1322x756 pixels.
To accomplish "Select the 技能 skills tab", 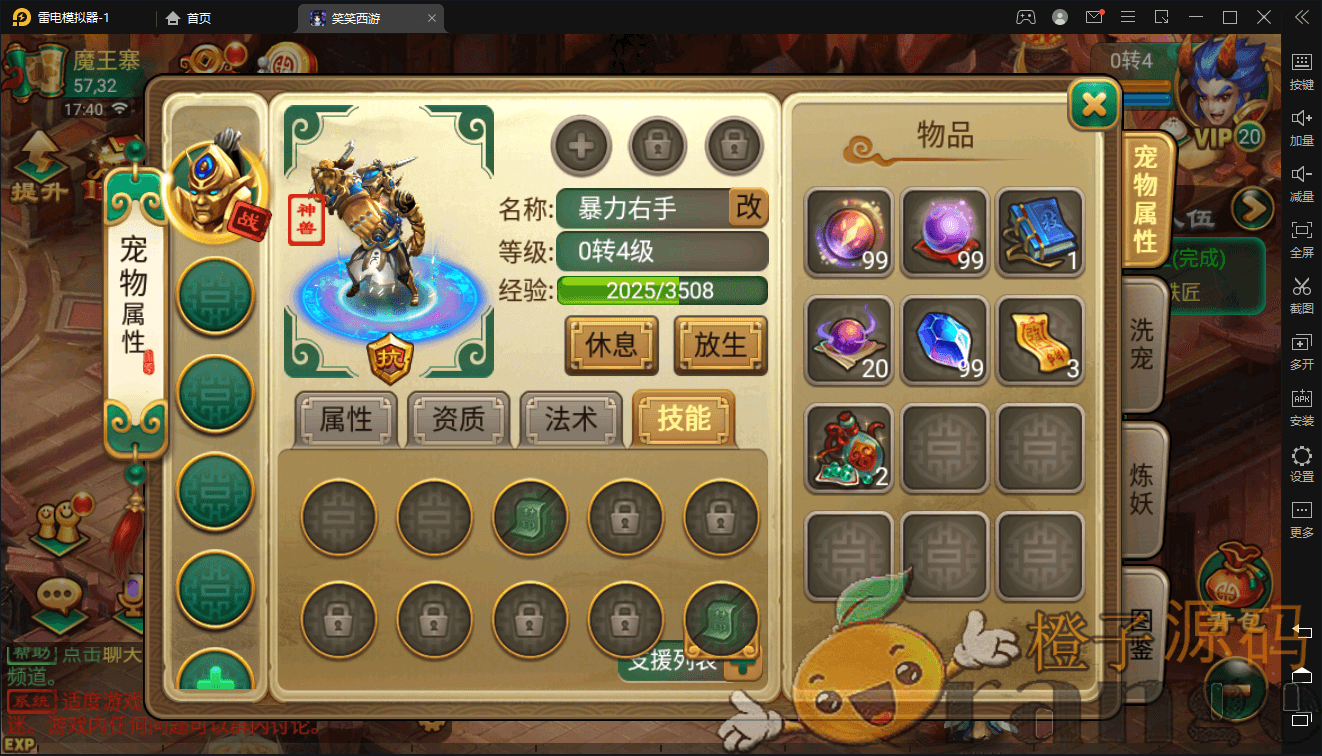I will pyautogui.click(x=684, y=419).
